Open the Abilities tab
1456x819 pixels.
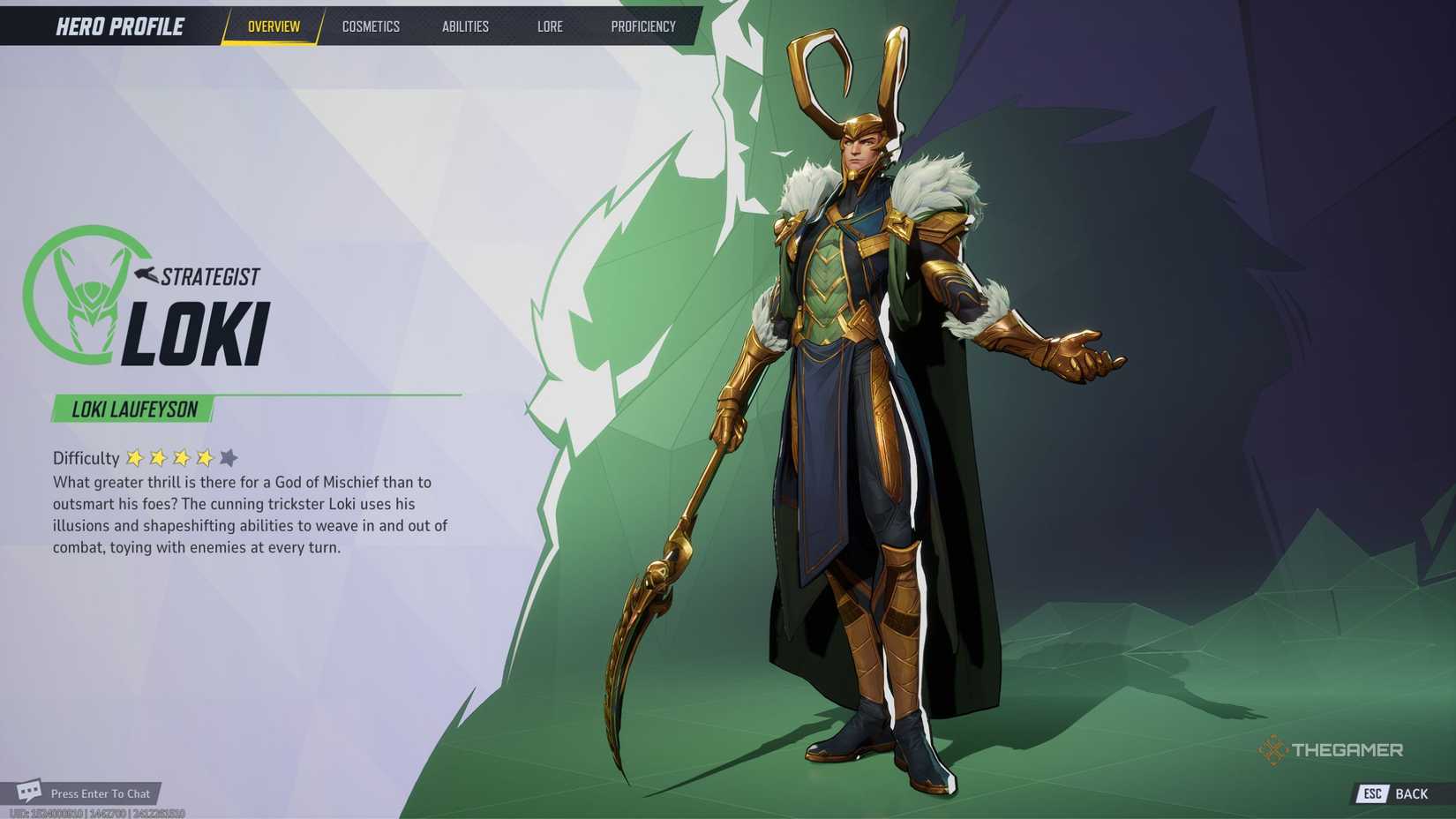coord(465,26)
